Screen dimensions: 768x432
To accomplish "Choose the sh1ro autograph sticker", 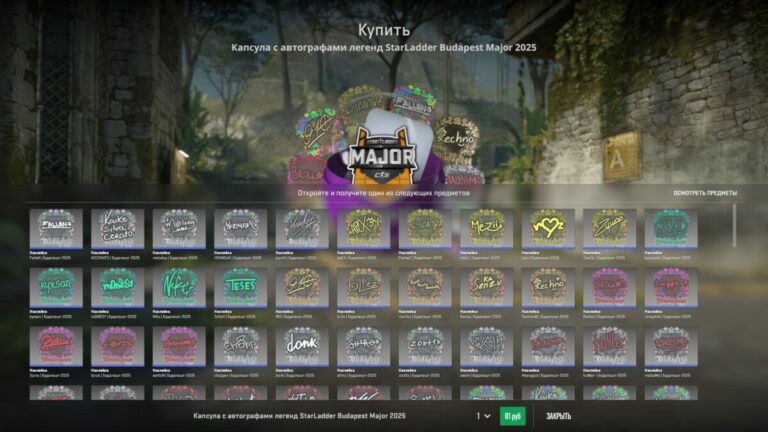I will tap(363, 346).
